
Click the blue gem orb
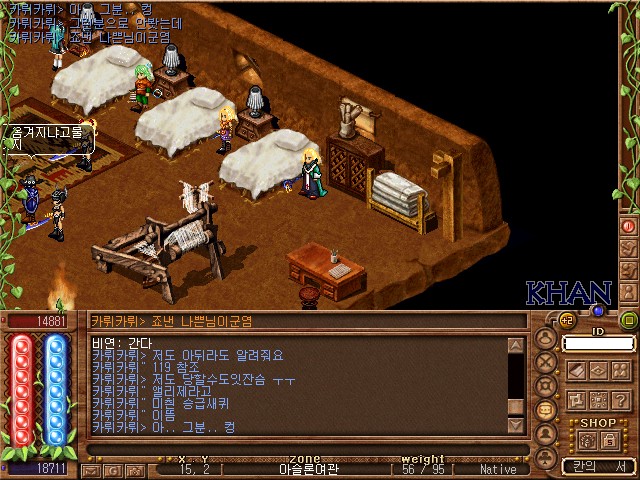599,311
